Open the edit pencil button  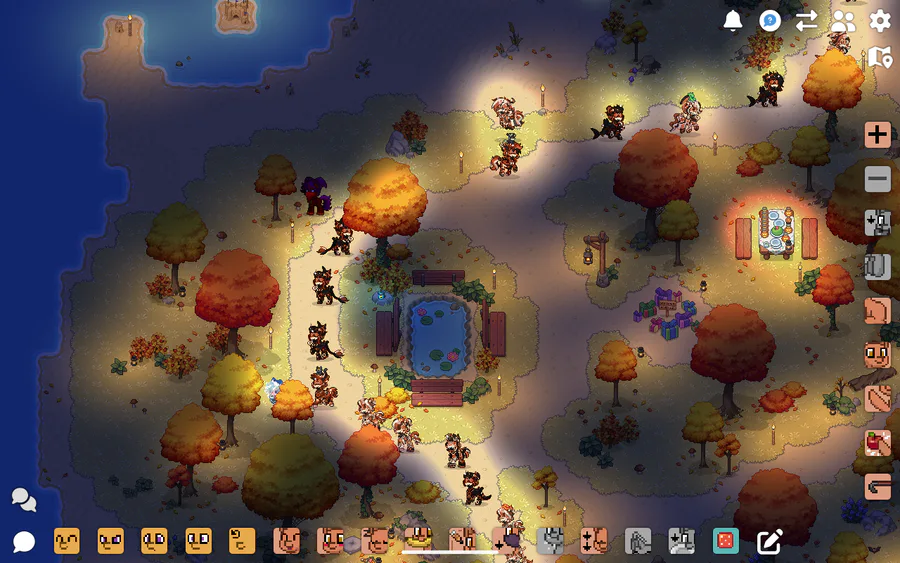[769, 541]
